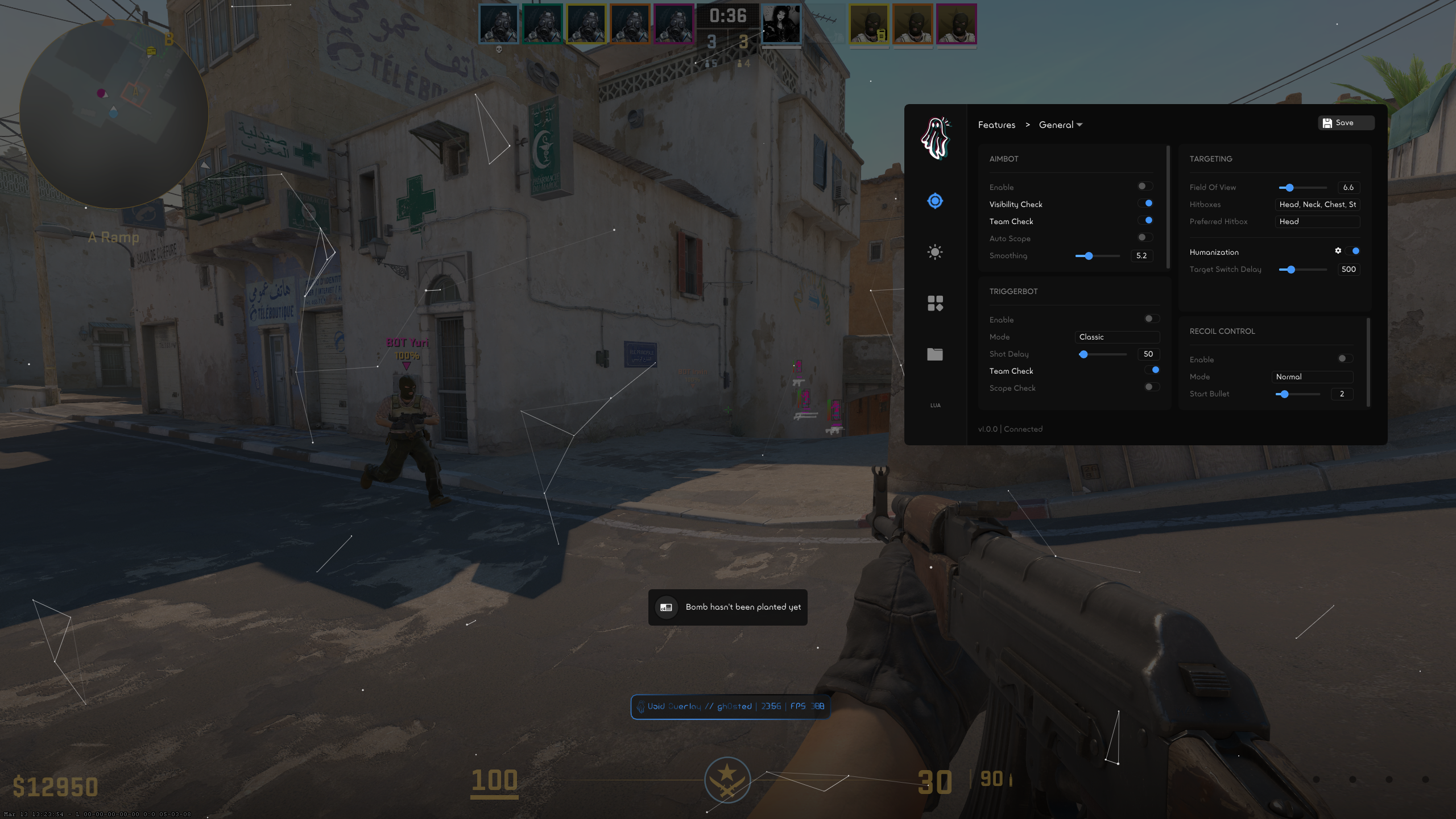
Task: Click the Smoothing slider handle
Action: point(1089,256)
